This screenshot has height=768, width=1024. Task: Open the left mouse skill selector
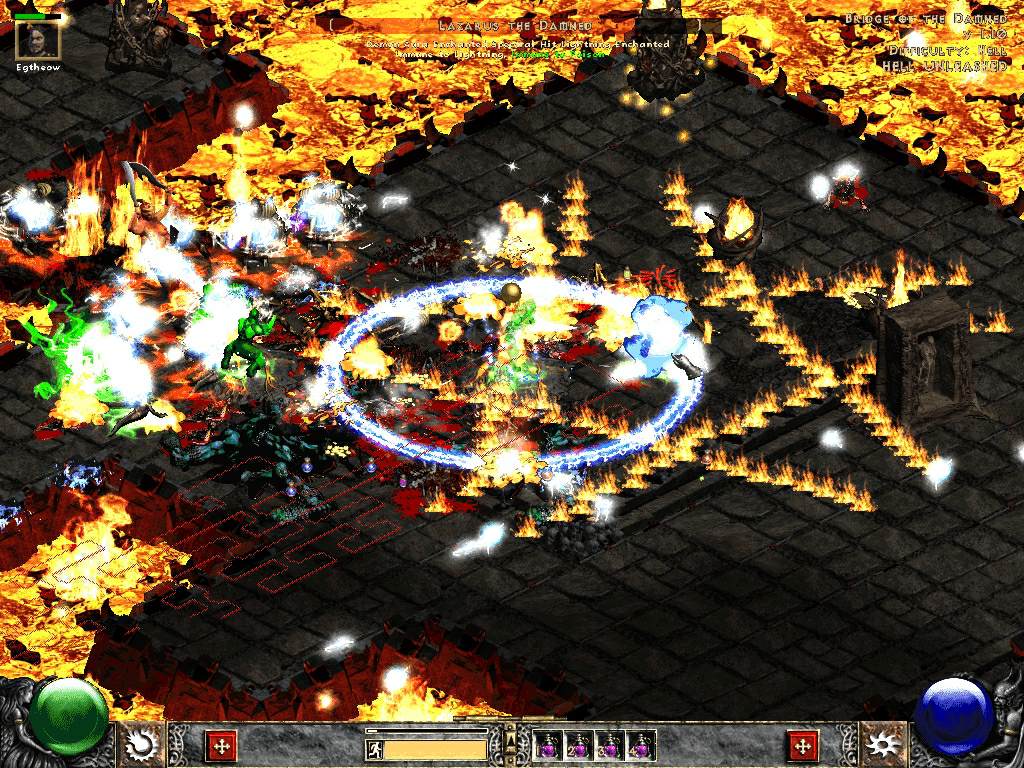141,745
